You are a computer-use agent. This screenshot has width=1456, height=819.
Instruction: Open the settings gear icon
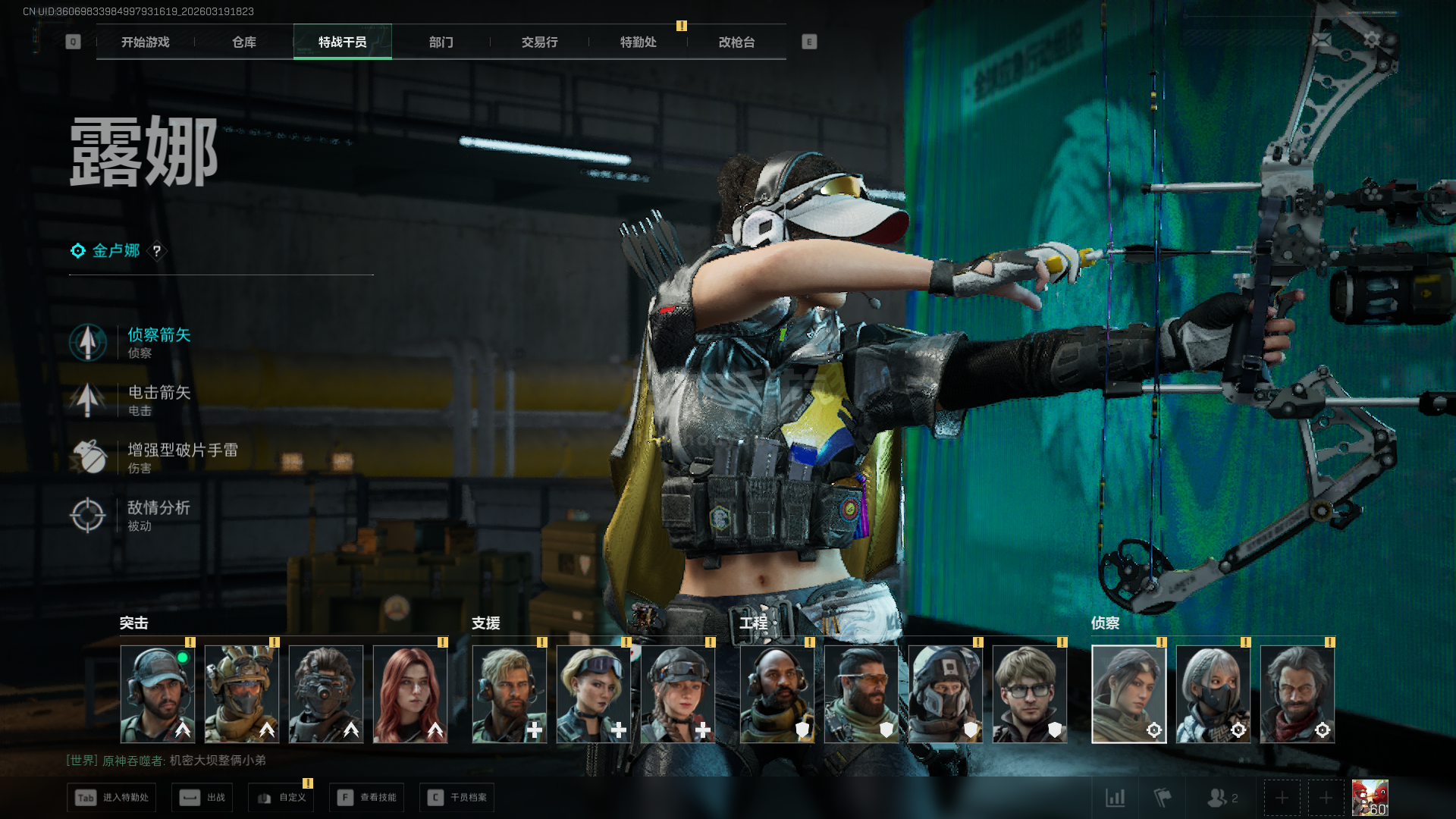click(1371, 39)
